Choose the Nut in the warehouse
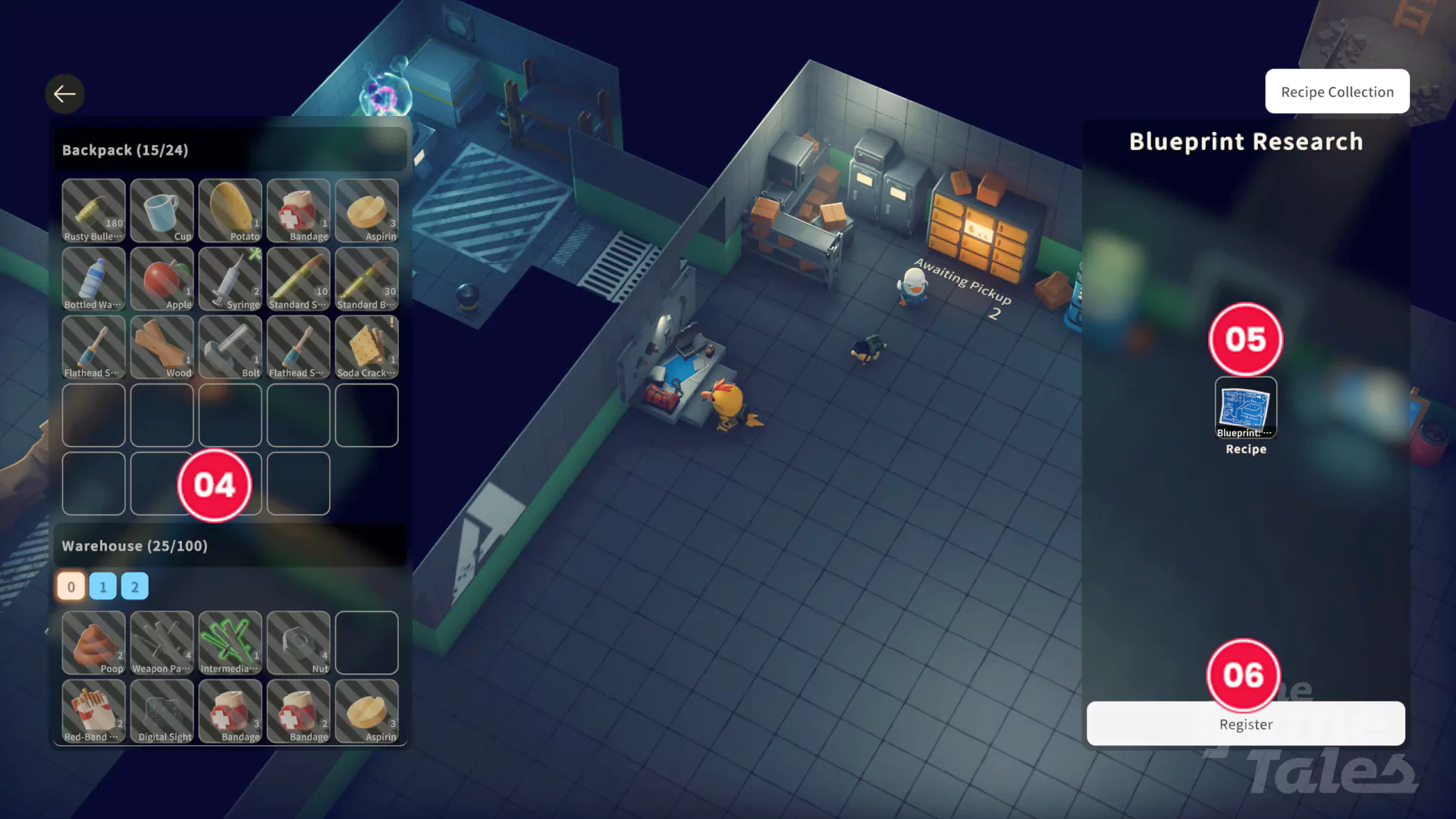 click(298, 642)
